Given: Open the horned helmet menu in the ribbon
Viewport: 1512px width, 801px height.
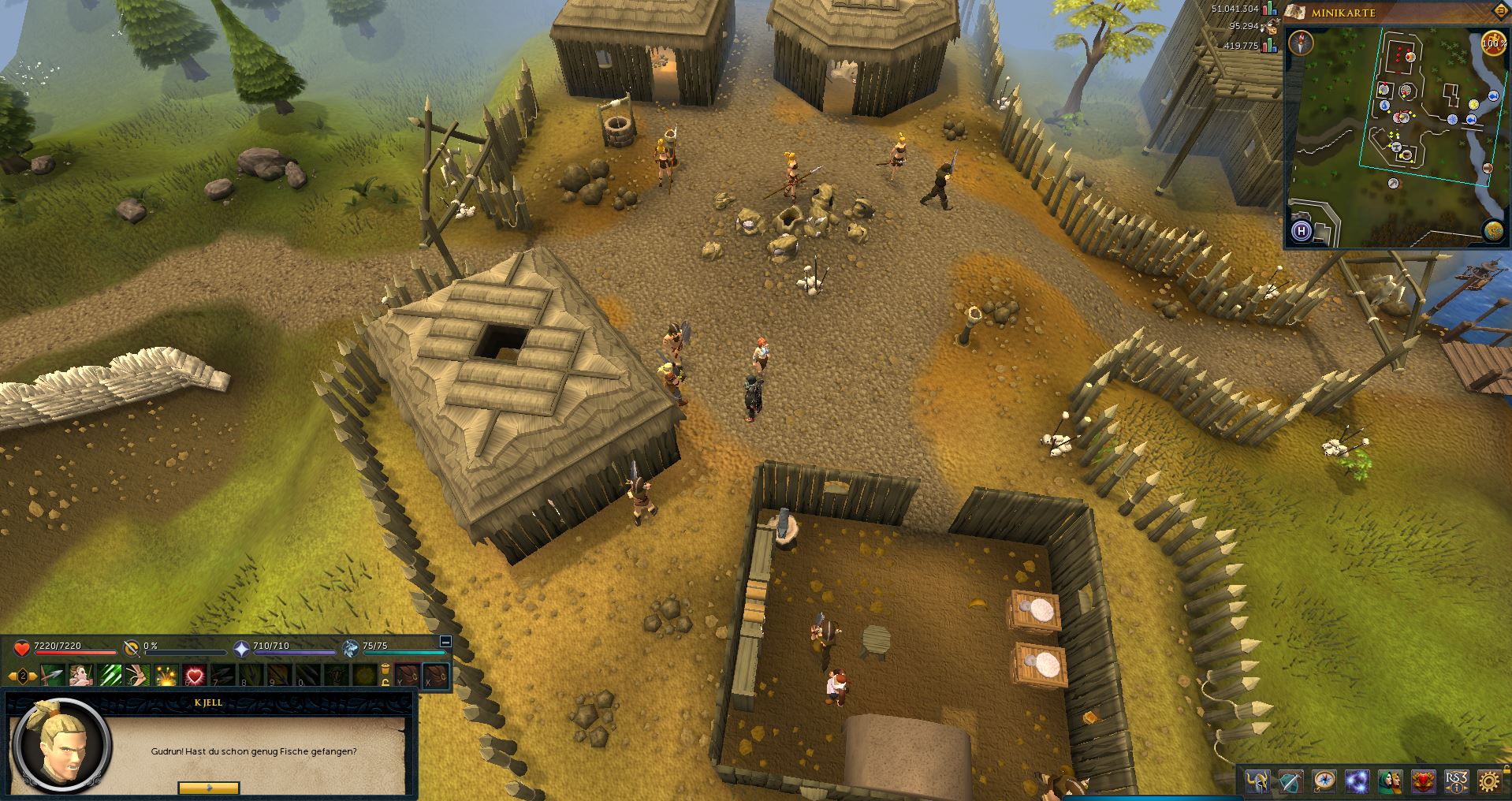Looking at the screenshot, I should (1257, 781).
